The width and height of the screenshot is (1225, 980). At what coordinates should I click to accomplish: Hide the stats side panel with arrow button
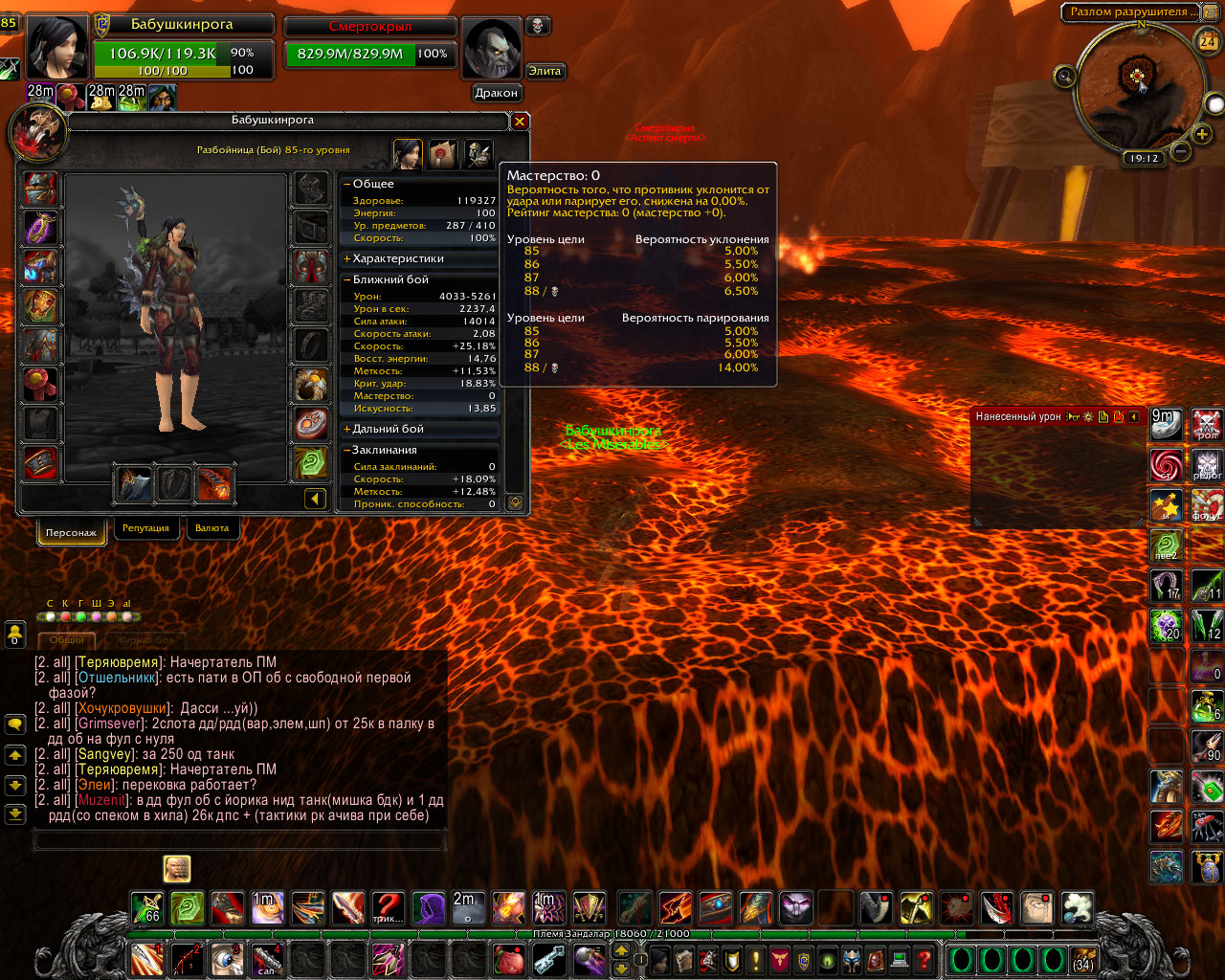point(315,499)
